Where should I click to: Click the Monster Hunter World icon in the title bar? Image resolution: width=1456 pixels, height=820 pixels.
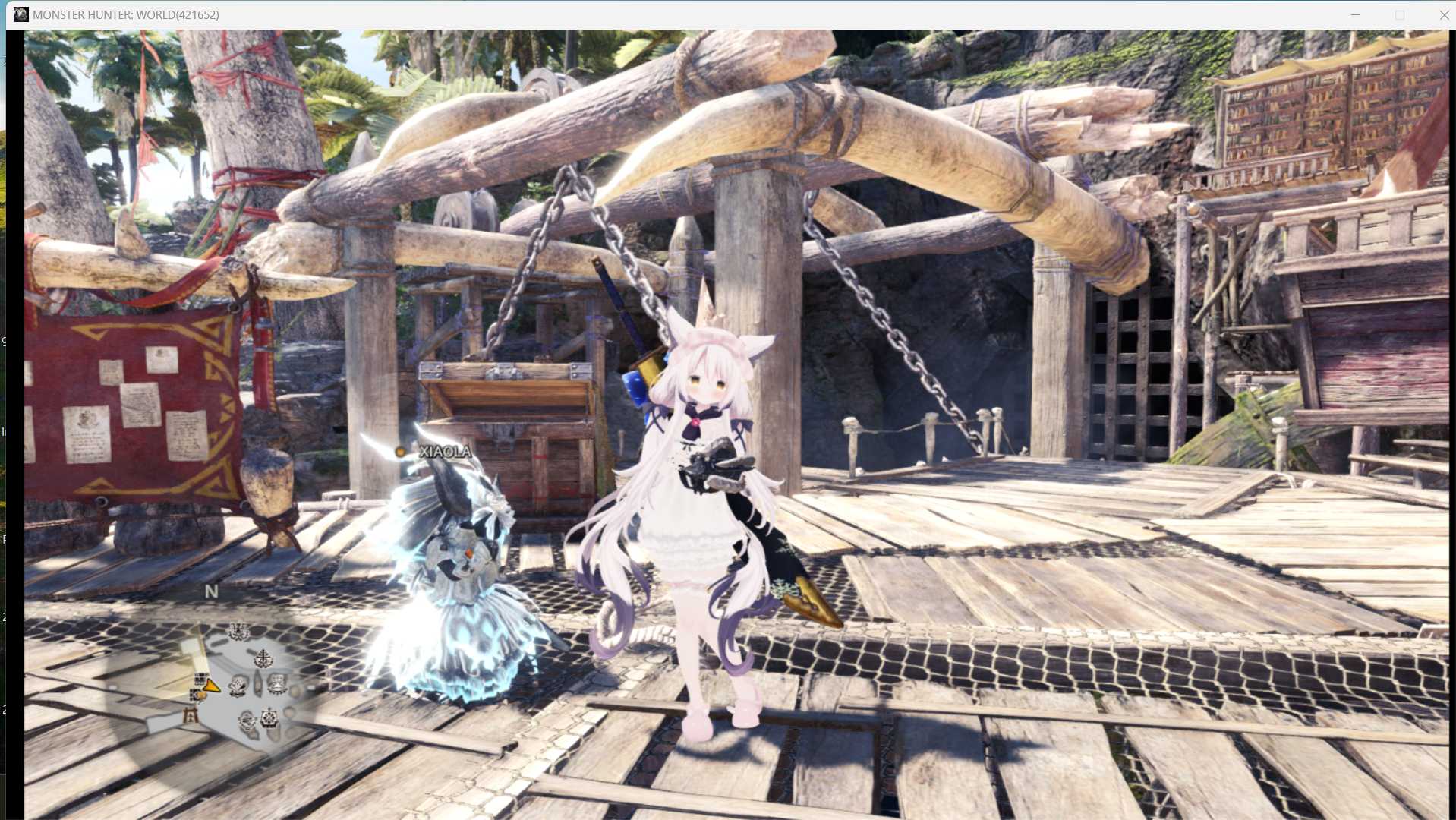(x=21, y=14)
